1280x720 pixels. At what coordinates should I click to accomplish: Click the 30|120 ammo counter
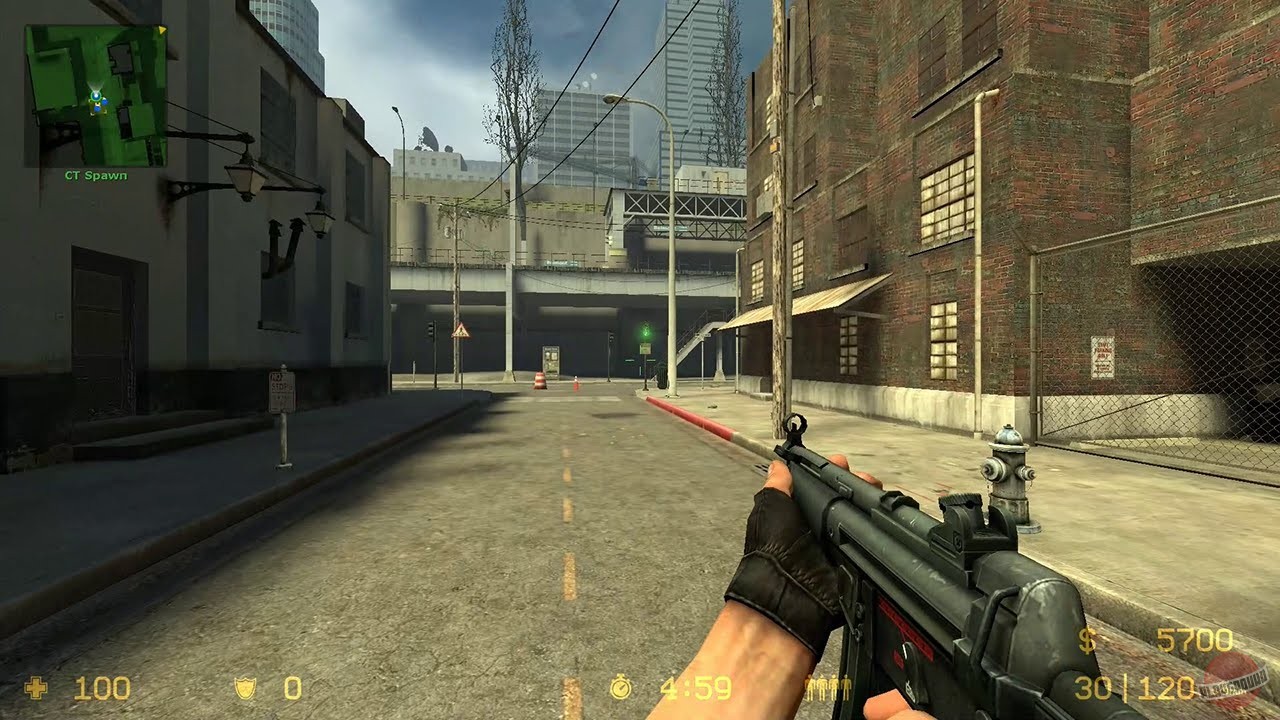coord(1135,687)
